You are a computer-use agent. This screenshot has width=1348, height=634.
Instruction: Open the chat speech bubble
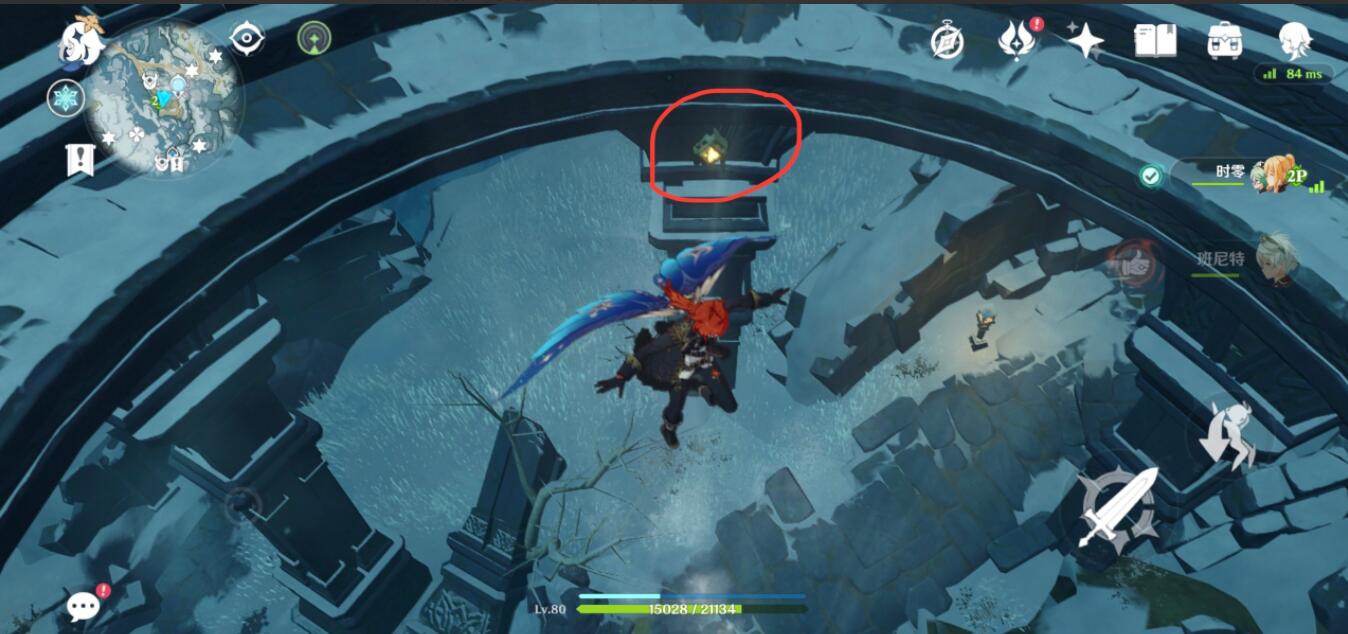click(84, 604)
